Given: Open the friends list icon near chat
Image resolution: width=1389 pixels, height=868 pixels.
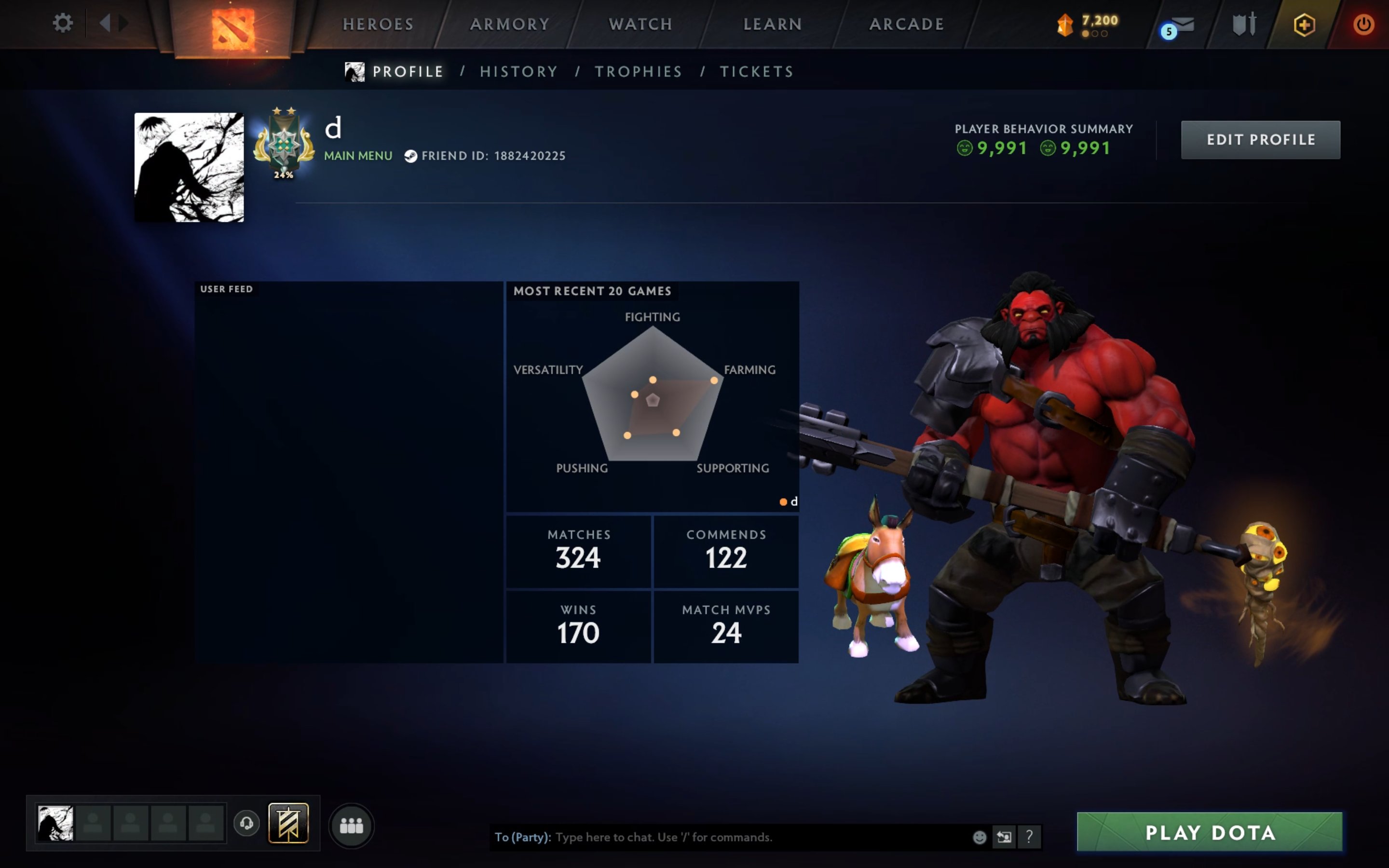Looking at the screenshot, I should [x=352, y=825].
